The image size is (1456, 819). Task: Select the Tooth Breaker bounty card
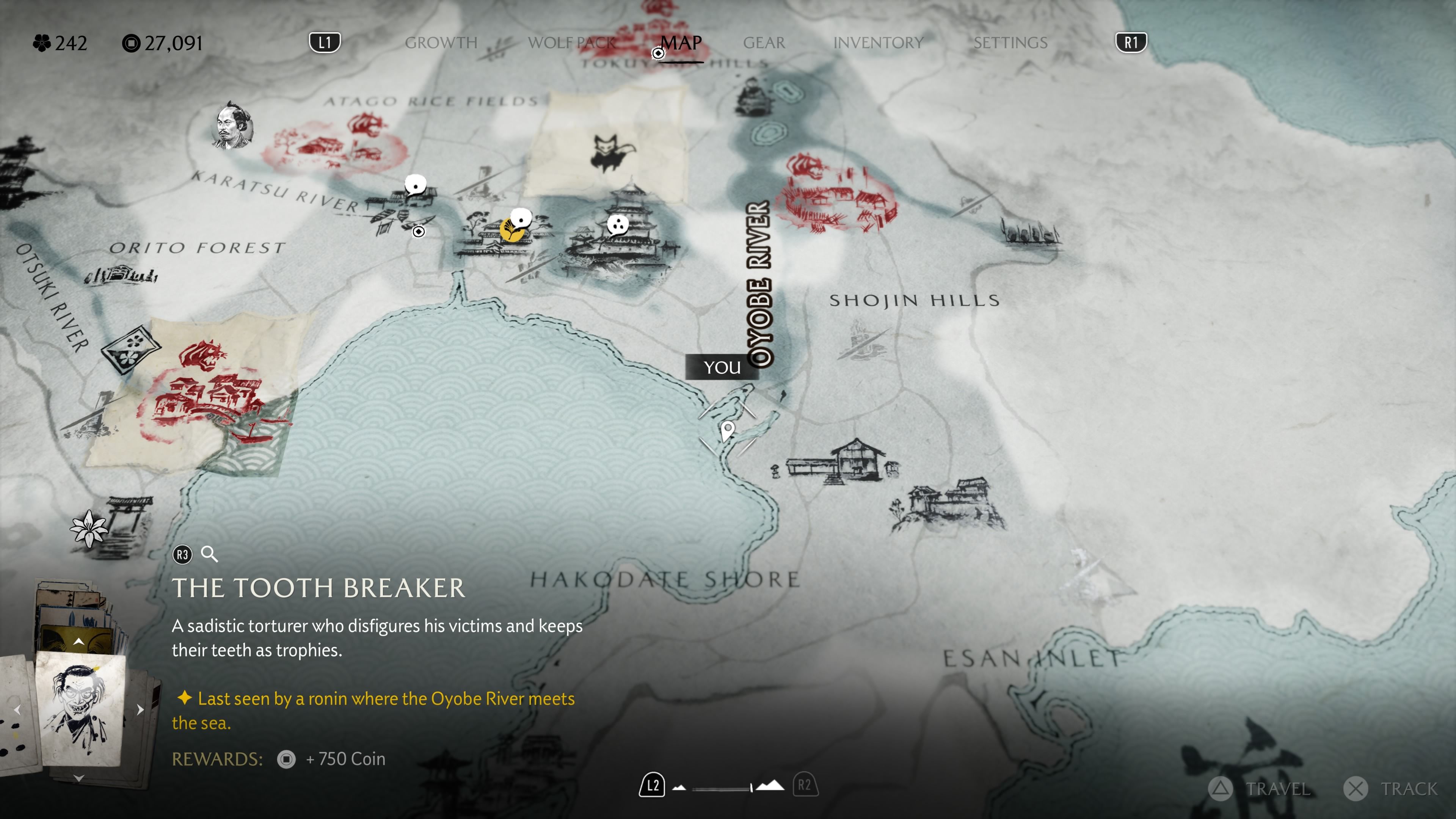(x=80, y=709)
